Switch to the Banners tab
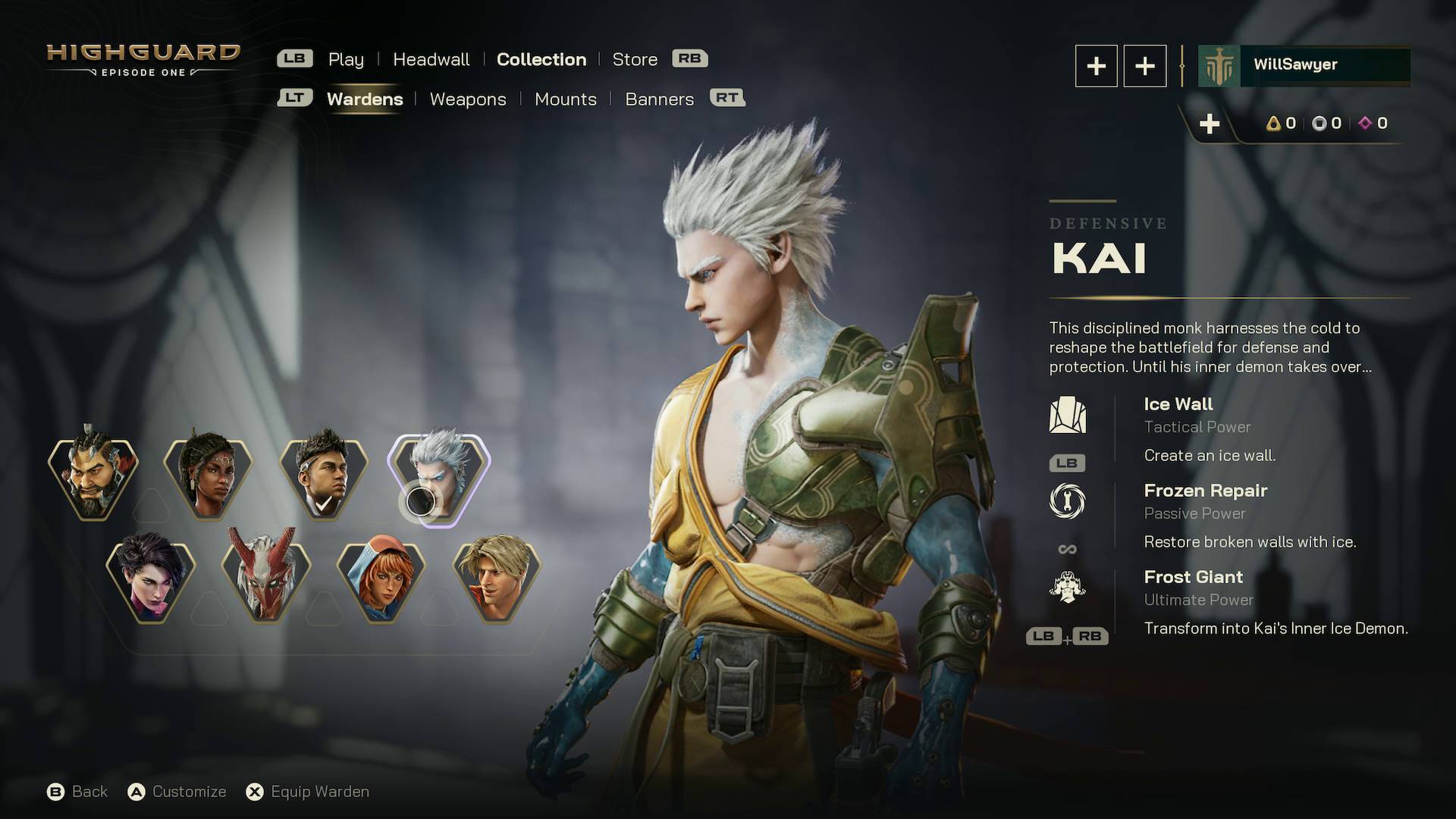Viewport: 1456px width, 819px height. pyautogui.click(x=659, y=99)
